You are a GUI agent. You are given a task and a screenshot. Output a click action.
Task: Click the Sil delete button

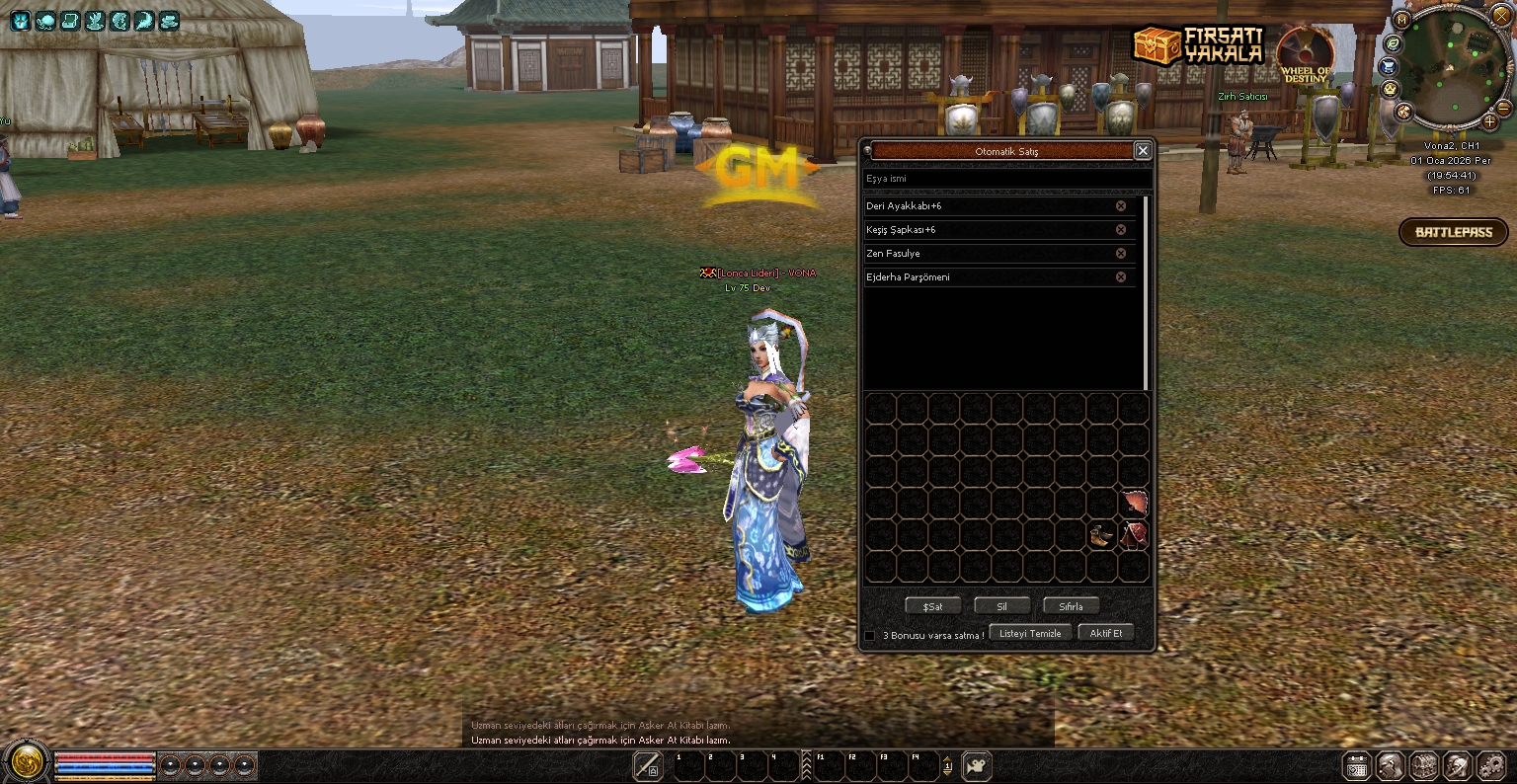(1001, 606)
